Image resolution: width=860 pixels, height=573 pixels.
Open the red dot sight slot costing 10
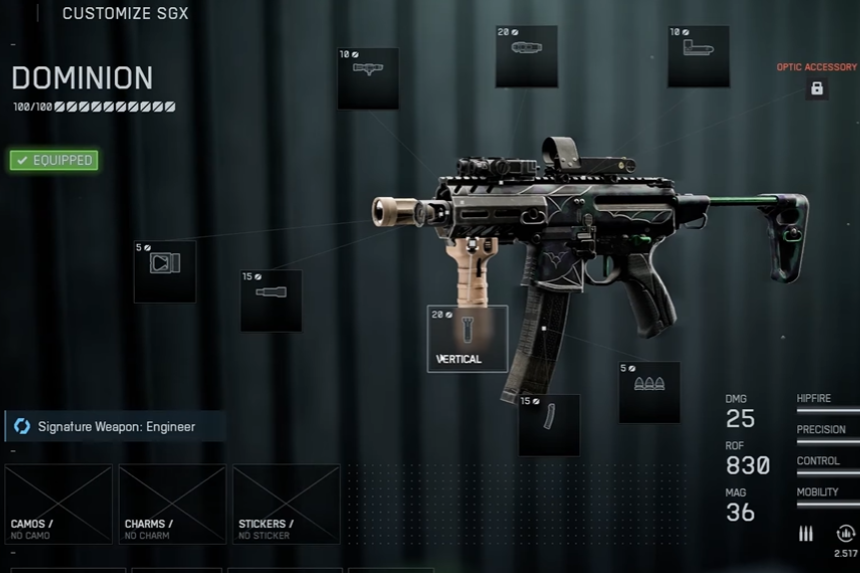coord(699,56)
